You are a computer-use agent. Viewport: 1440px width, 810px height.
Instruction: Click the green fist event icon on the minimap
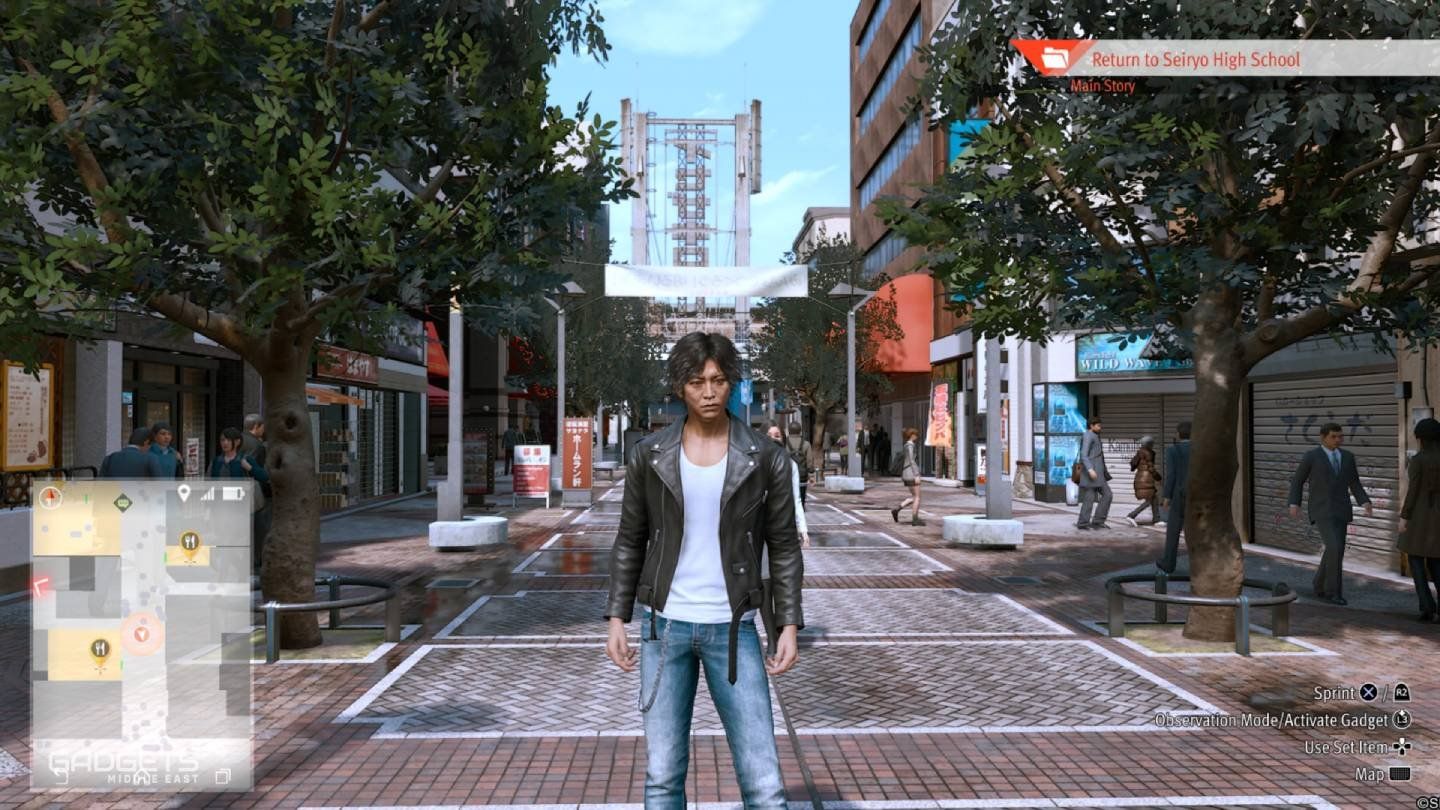pos(121,501)
